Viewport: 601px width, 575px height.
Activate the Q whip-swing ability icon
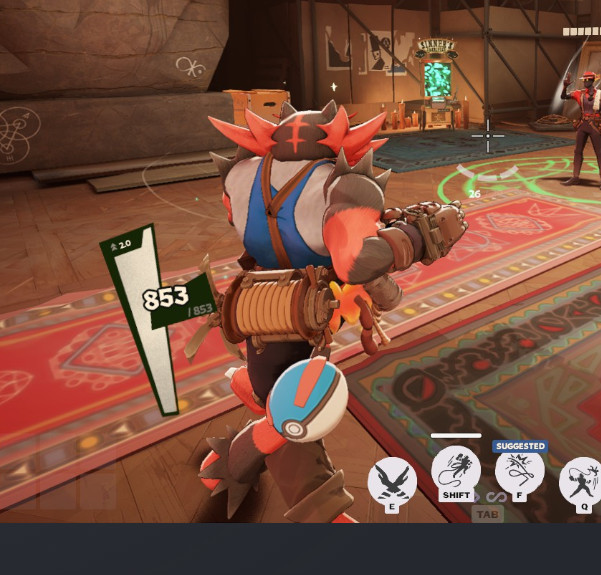point(582,482)
